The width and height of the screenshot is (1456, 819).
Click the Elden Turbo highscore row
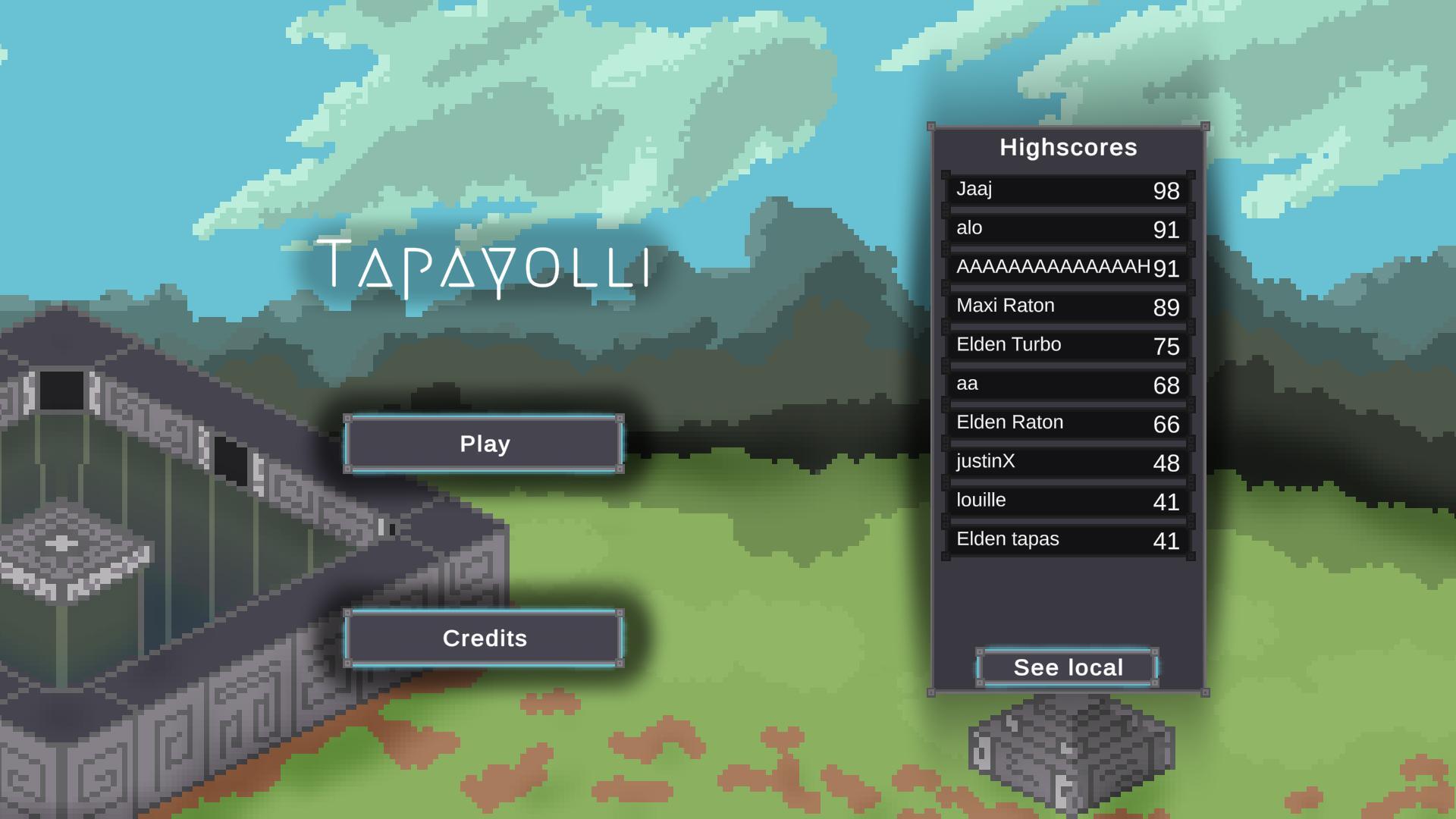coord(1062,344)
